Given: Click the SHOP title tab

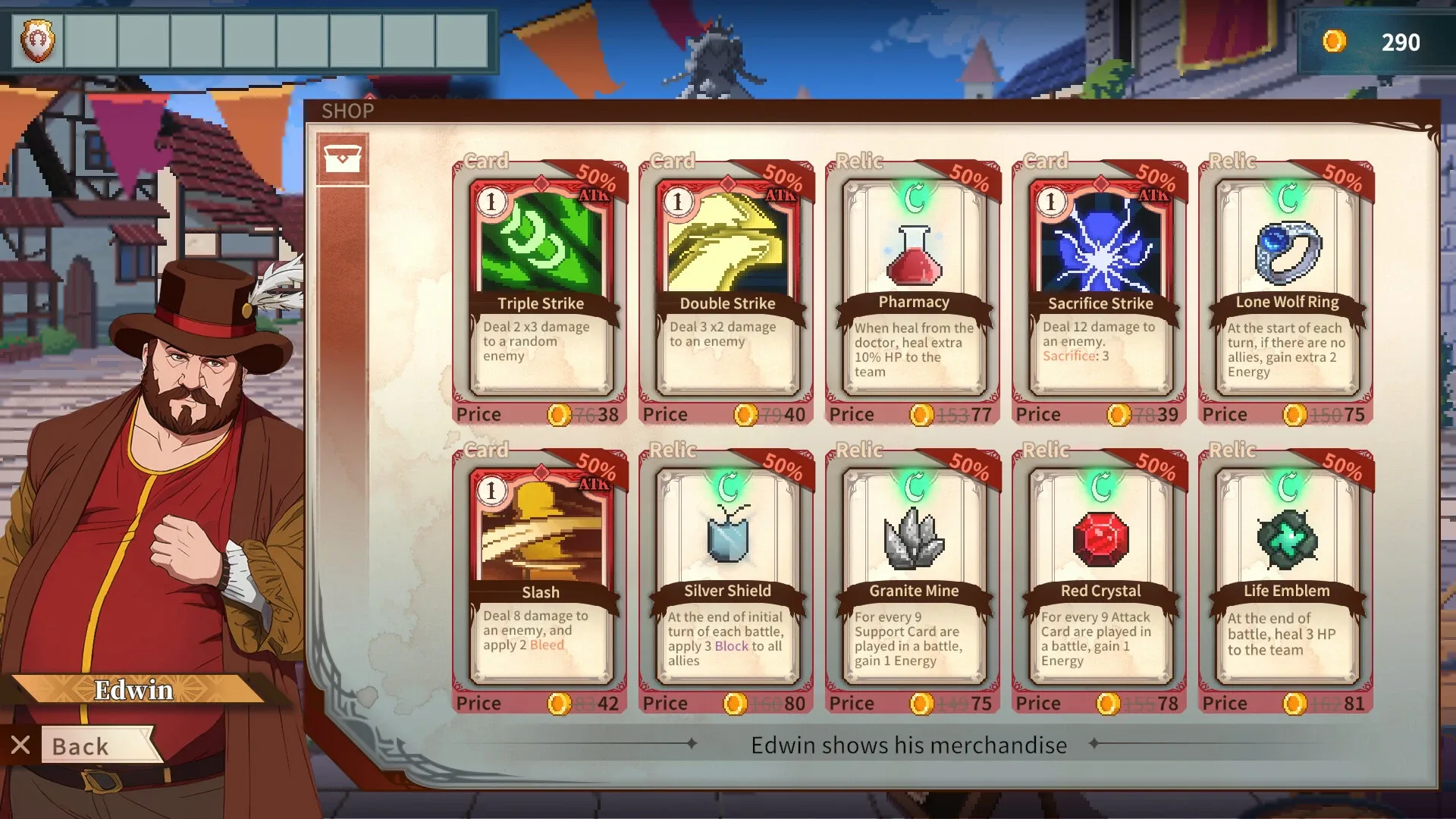Looking at the screenshot, I should click(x=347, y=111).
